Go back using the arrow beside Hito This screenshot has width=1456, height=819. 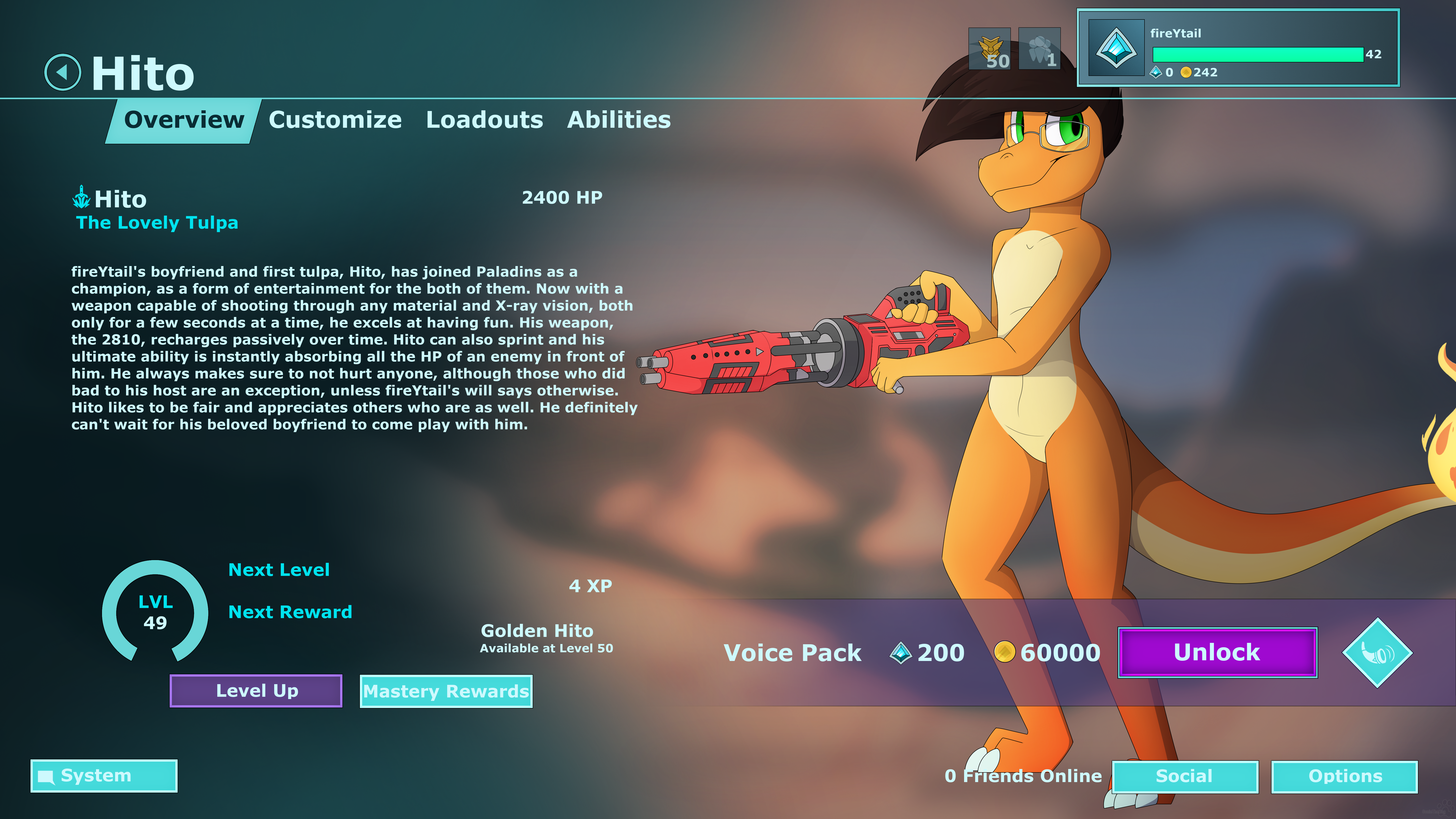pyautogui.click(x=63, y=72)
